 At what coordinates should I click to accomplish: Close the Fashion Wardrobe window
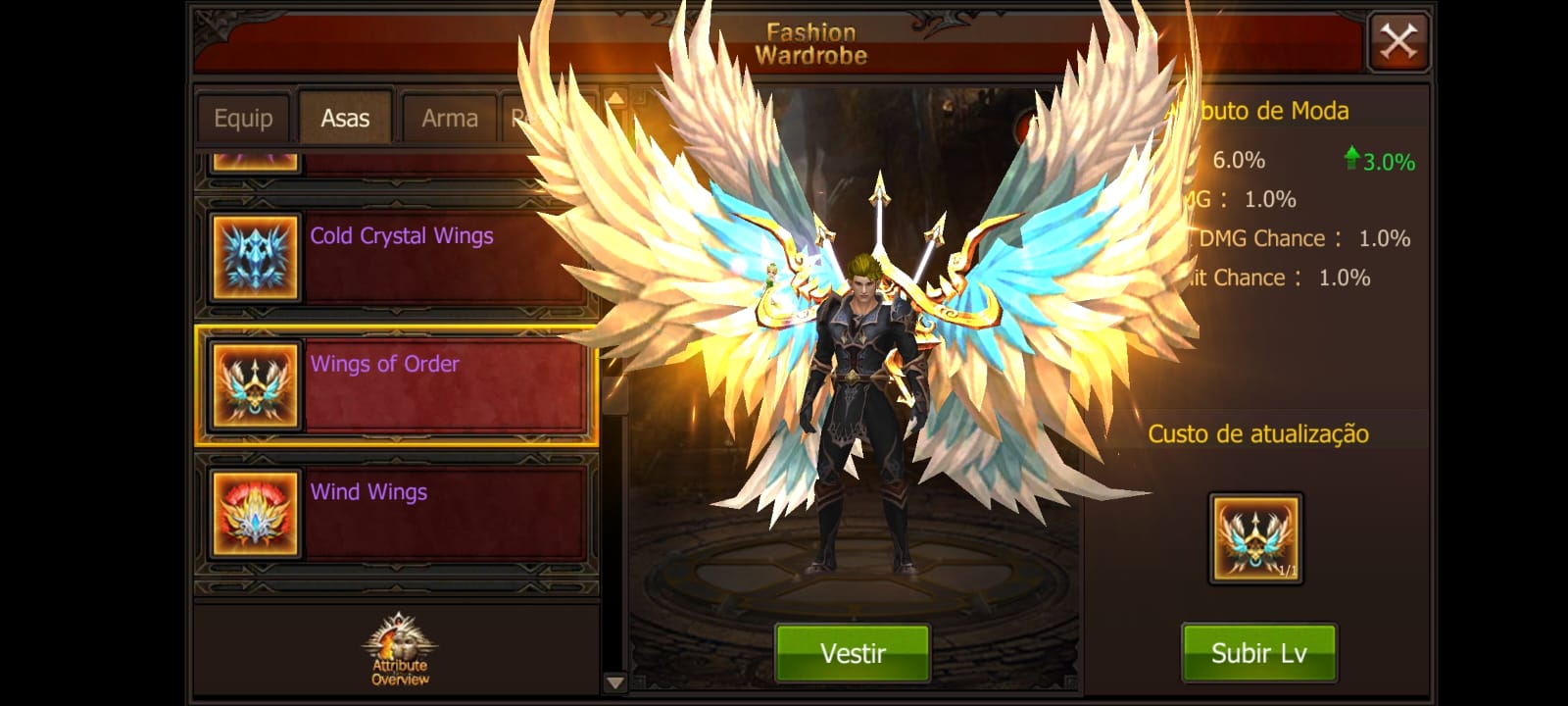(x=1399, y=40)
